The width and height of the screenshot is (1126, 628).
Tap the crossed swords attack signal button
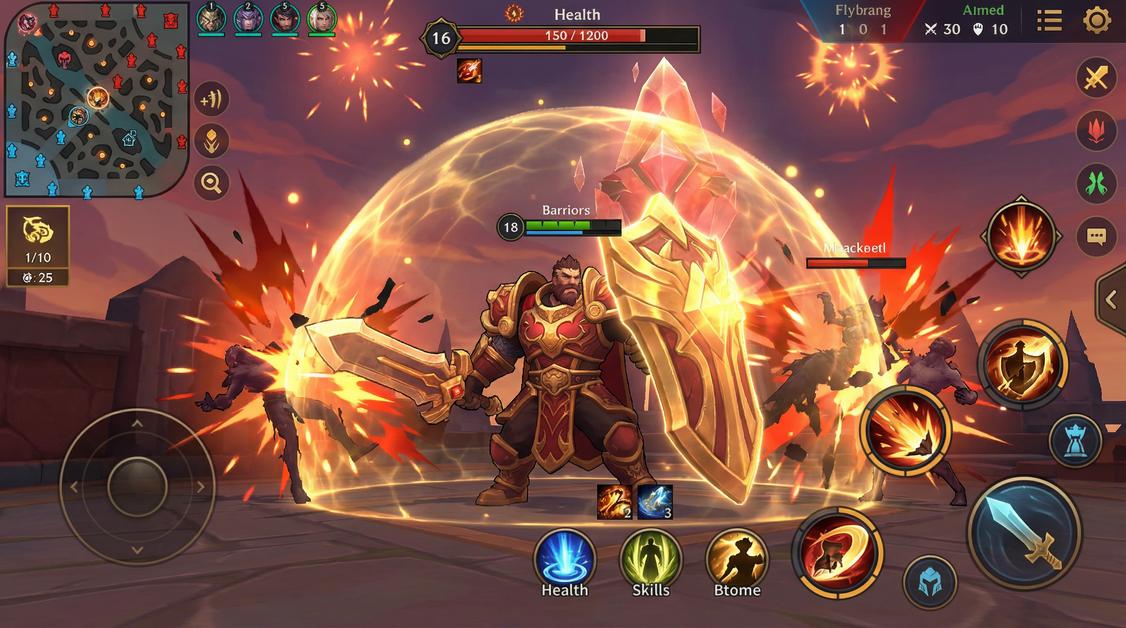tap(1096, 77)
